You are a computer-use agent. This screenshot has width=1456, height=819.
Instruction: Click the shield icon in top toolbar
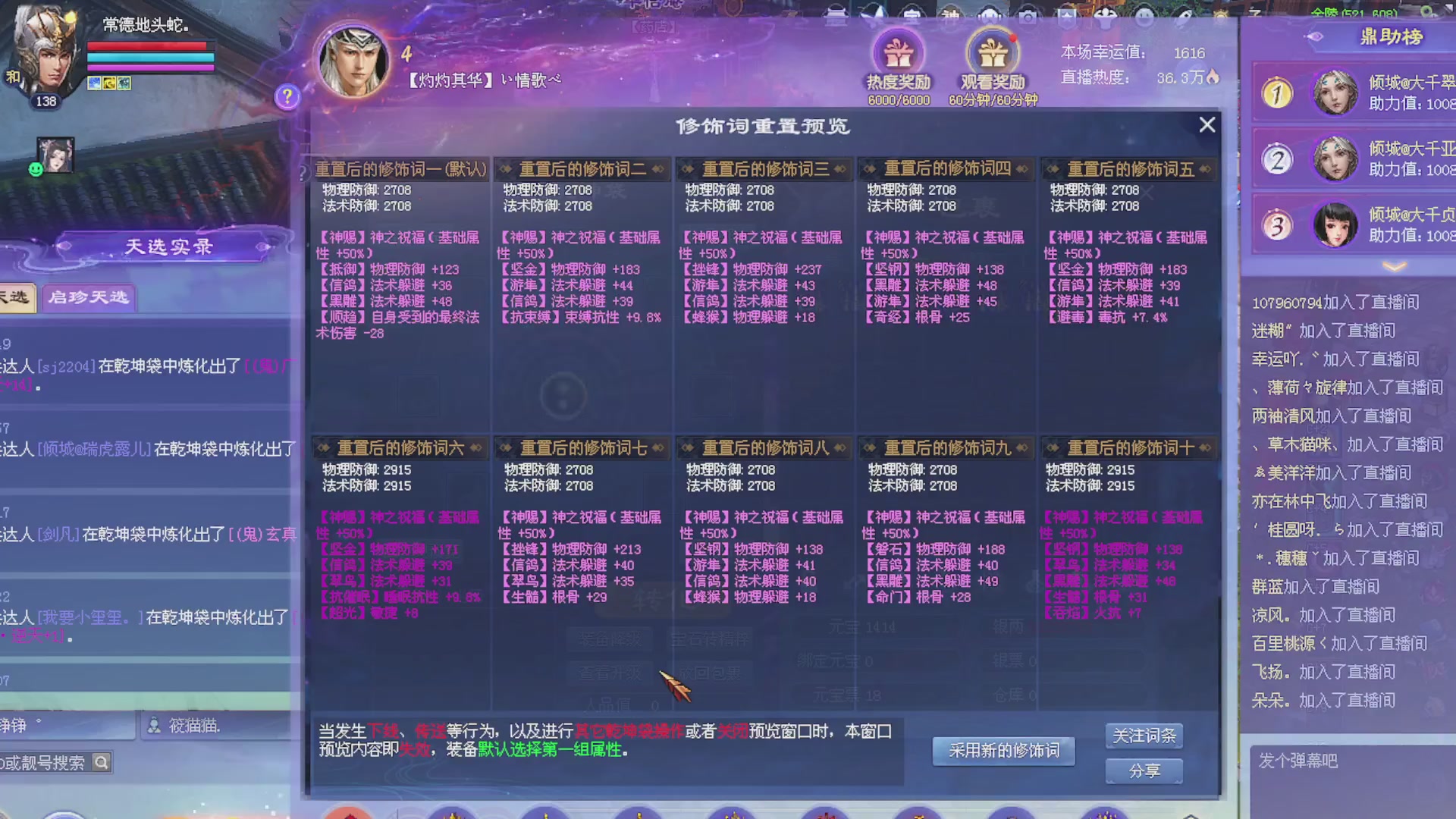pyautogui.click(x=1068, y=17)
